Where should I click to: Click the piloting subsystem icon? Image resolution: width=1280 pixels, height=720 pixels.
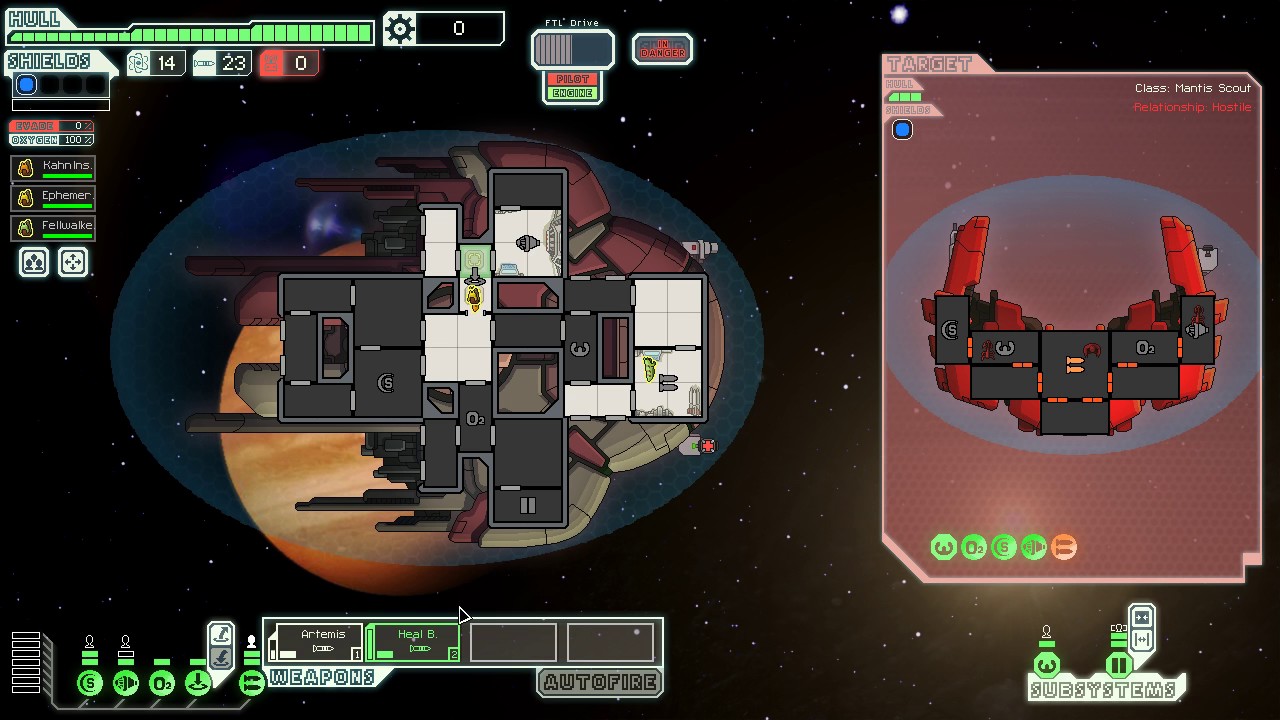click(1046, 665)
